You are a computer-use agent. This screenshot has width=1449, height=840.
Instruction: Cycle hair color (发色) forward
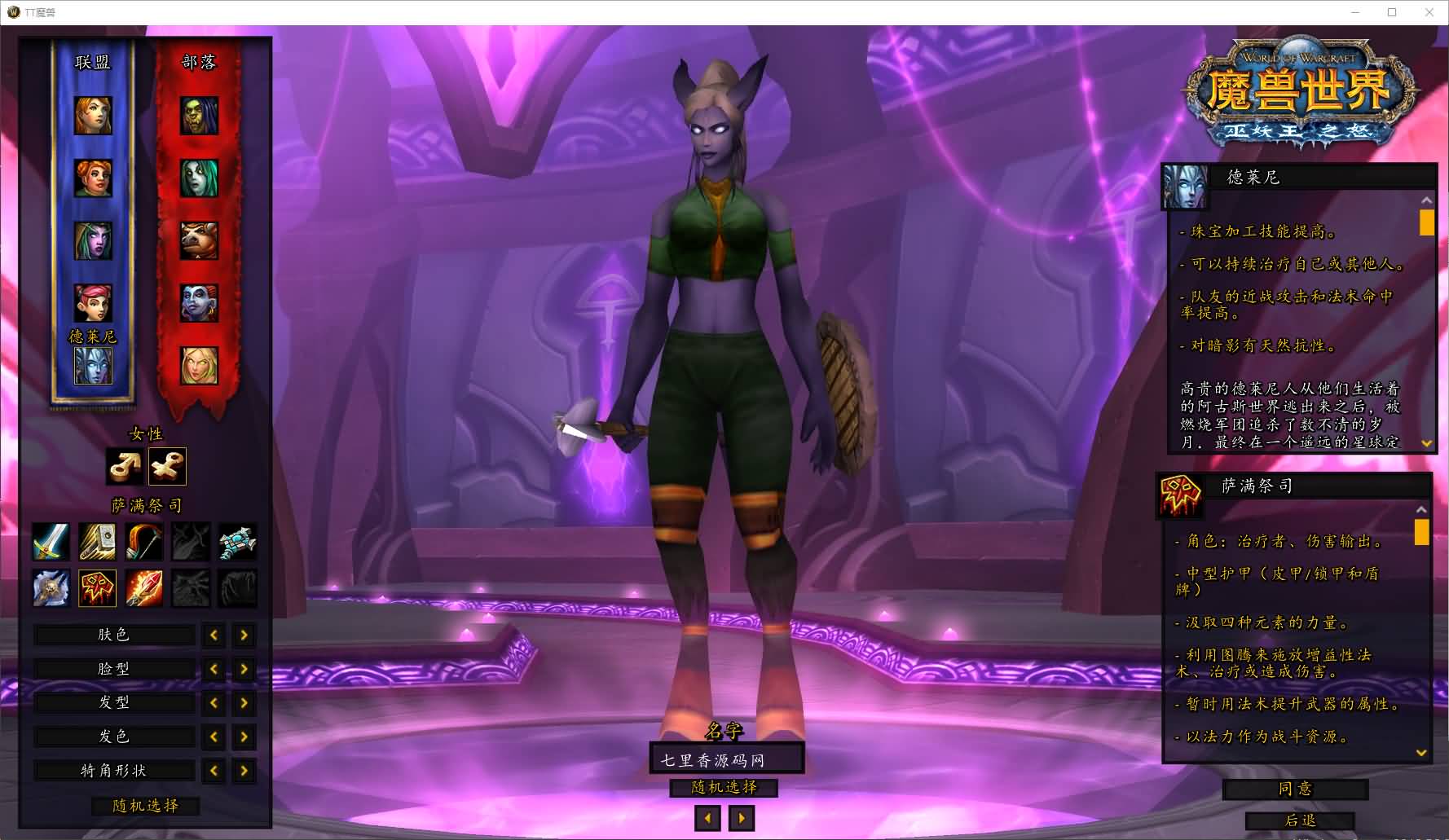[x=244, y=737]
